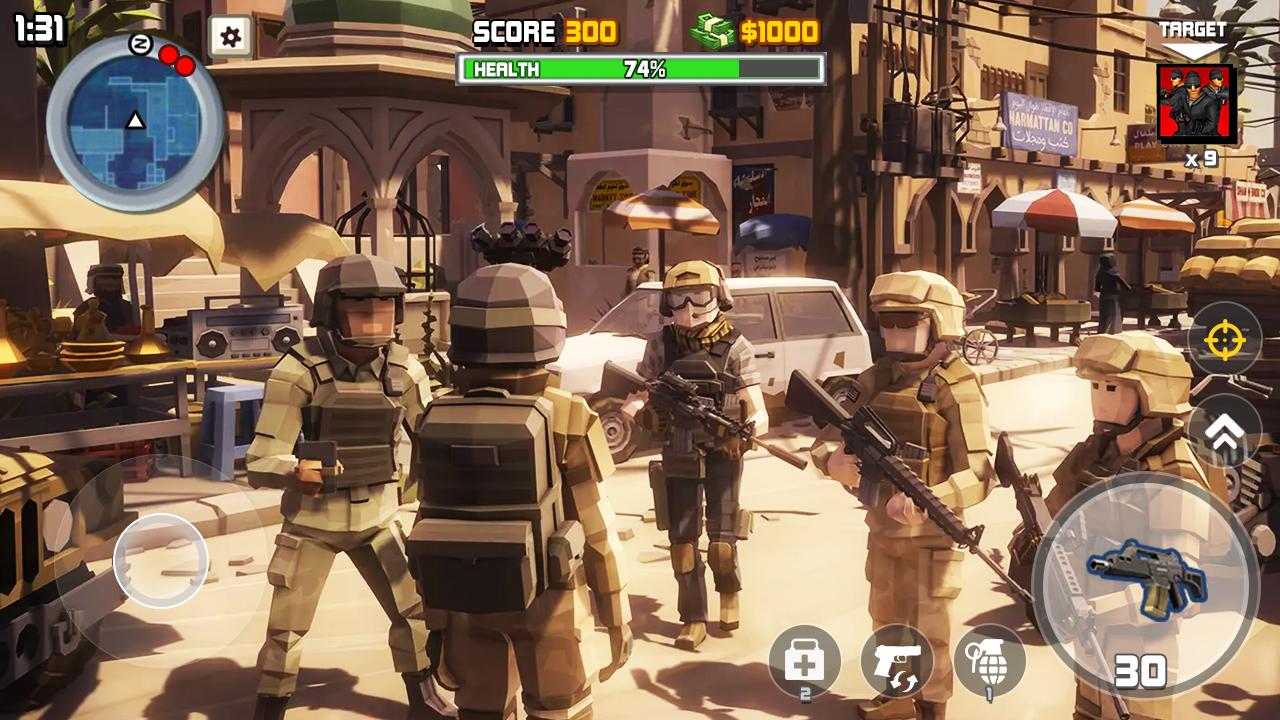1280x720 pixels.
Task: Use the medkit heal button
Action: [804, 661]
